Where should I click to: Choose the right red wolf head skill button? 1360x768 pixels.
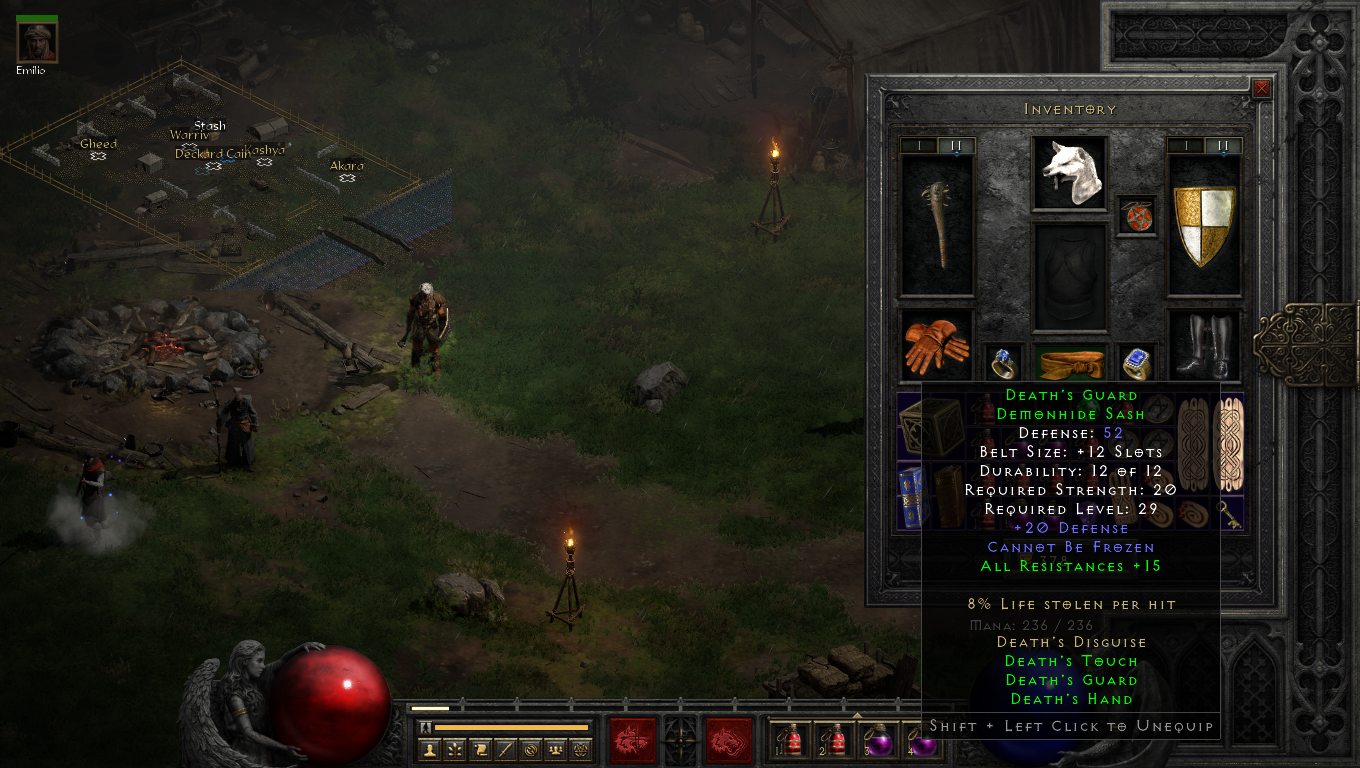point(728,741)
